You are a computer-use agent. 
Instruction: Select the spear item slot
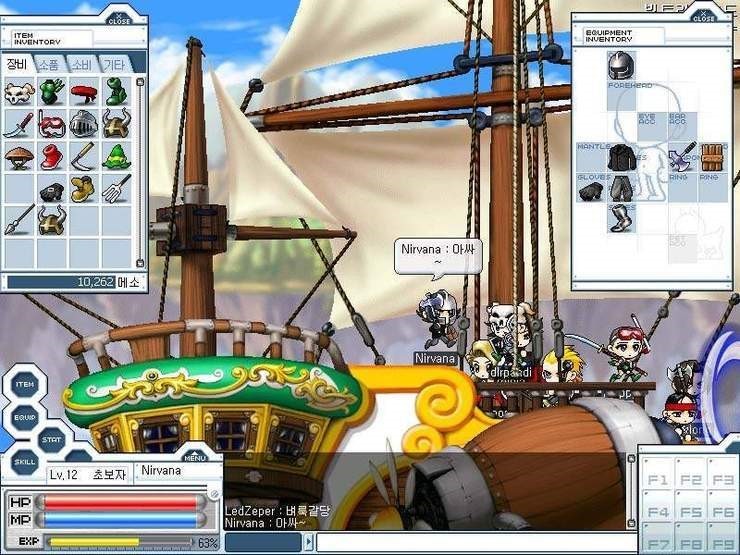tap(18, 220)
